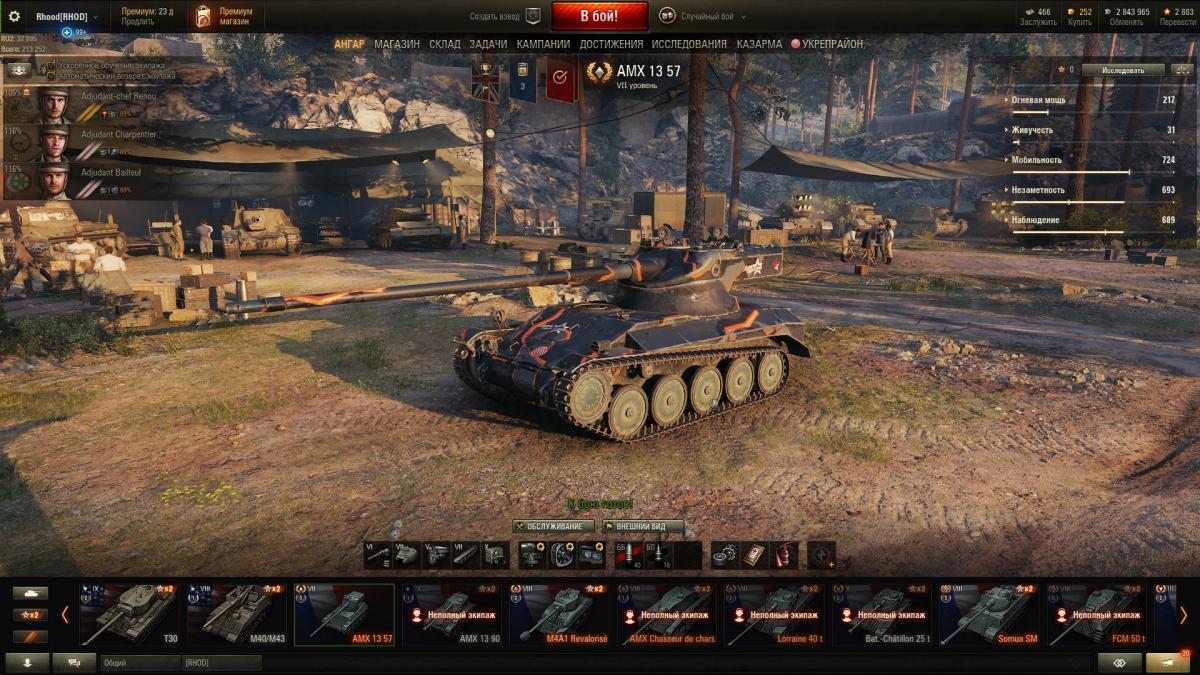Viewport: 1200px width, 675px height.
Task: Choose the M40/M43 tank thumbnail
Action: (x=238, y=614)
